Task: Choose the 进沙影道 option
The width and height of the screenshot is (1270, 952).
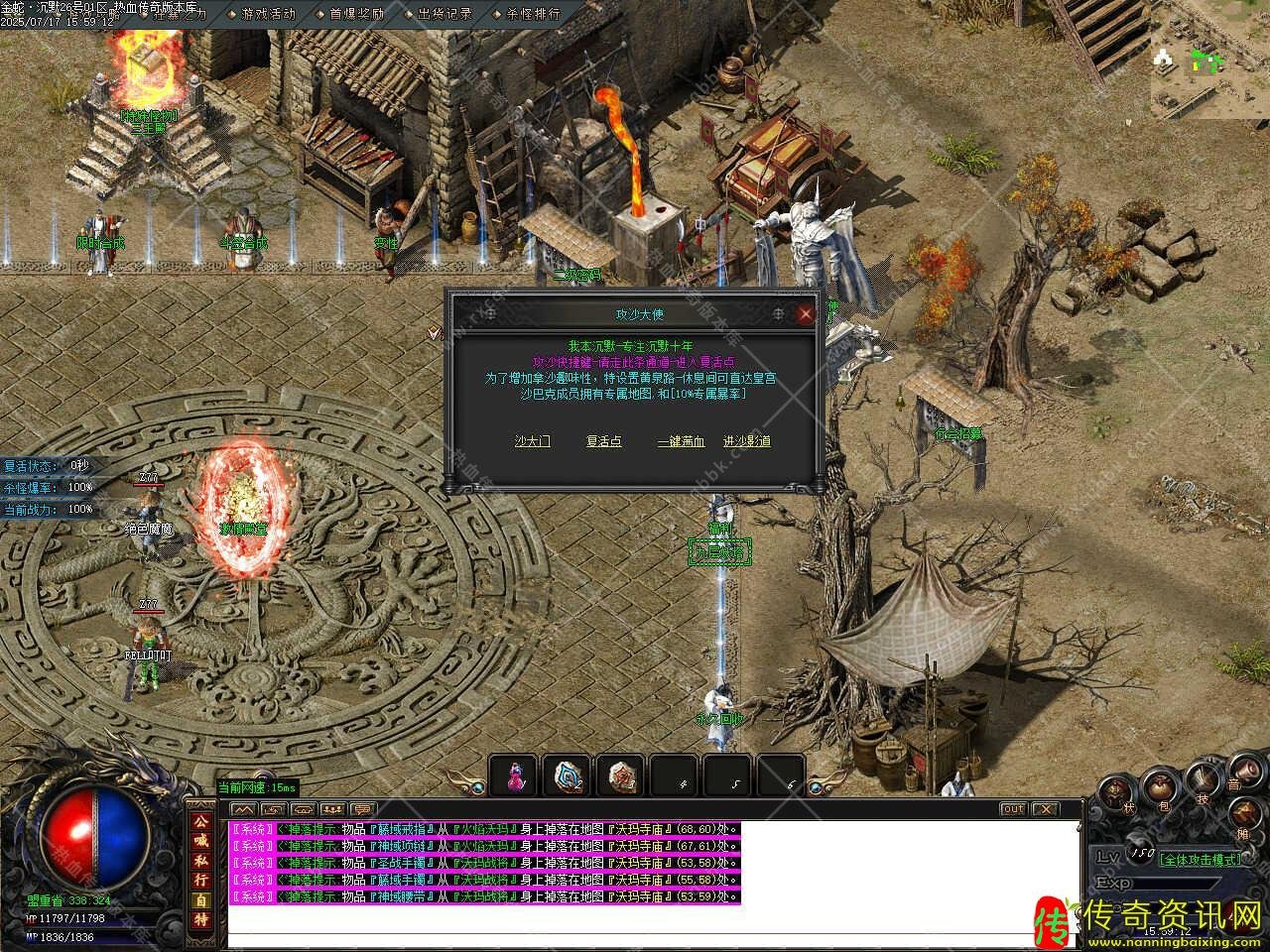Action: (747, 441)
